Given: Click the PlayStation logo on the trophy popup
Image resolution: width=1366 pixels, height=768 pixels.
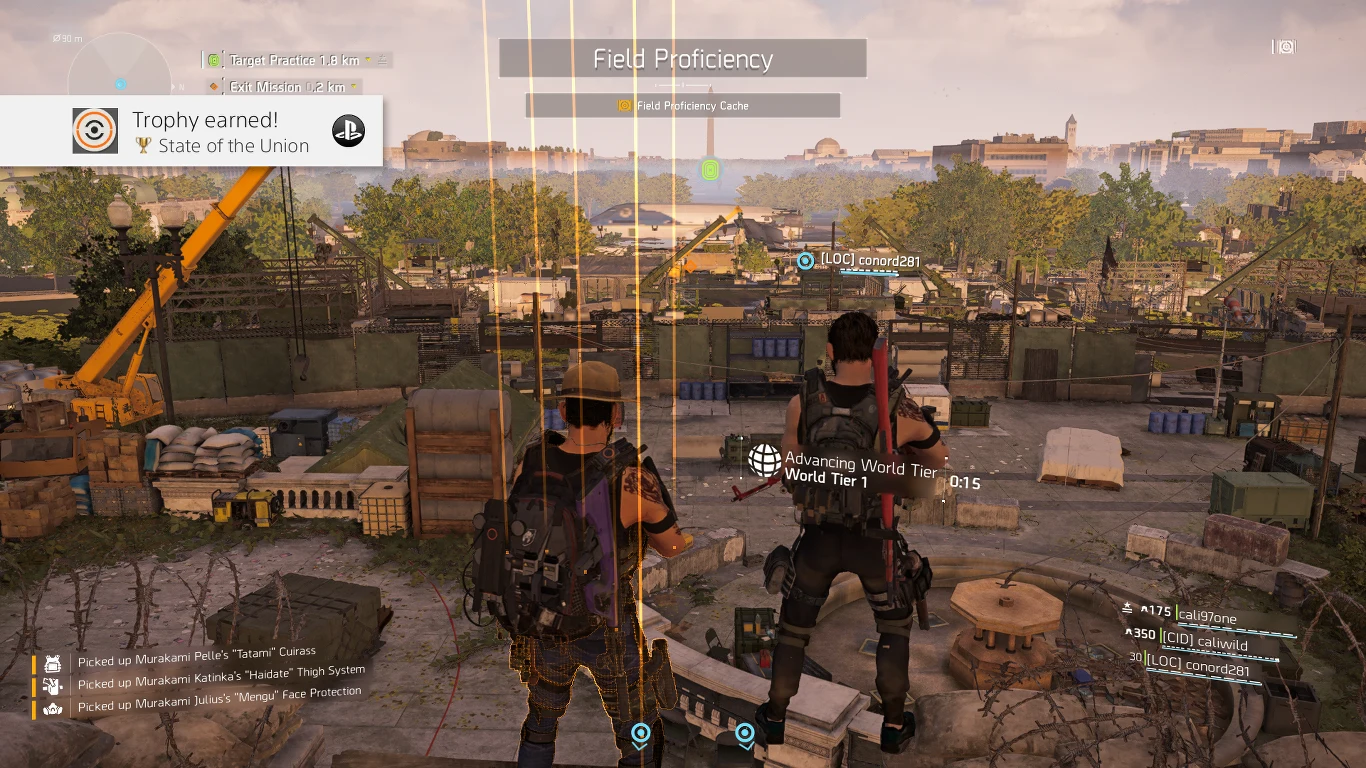Looking at the screenshot, I should pyautogui.click(x=348, y=130).
